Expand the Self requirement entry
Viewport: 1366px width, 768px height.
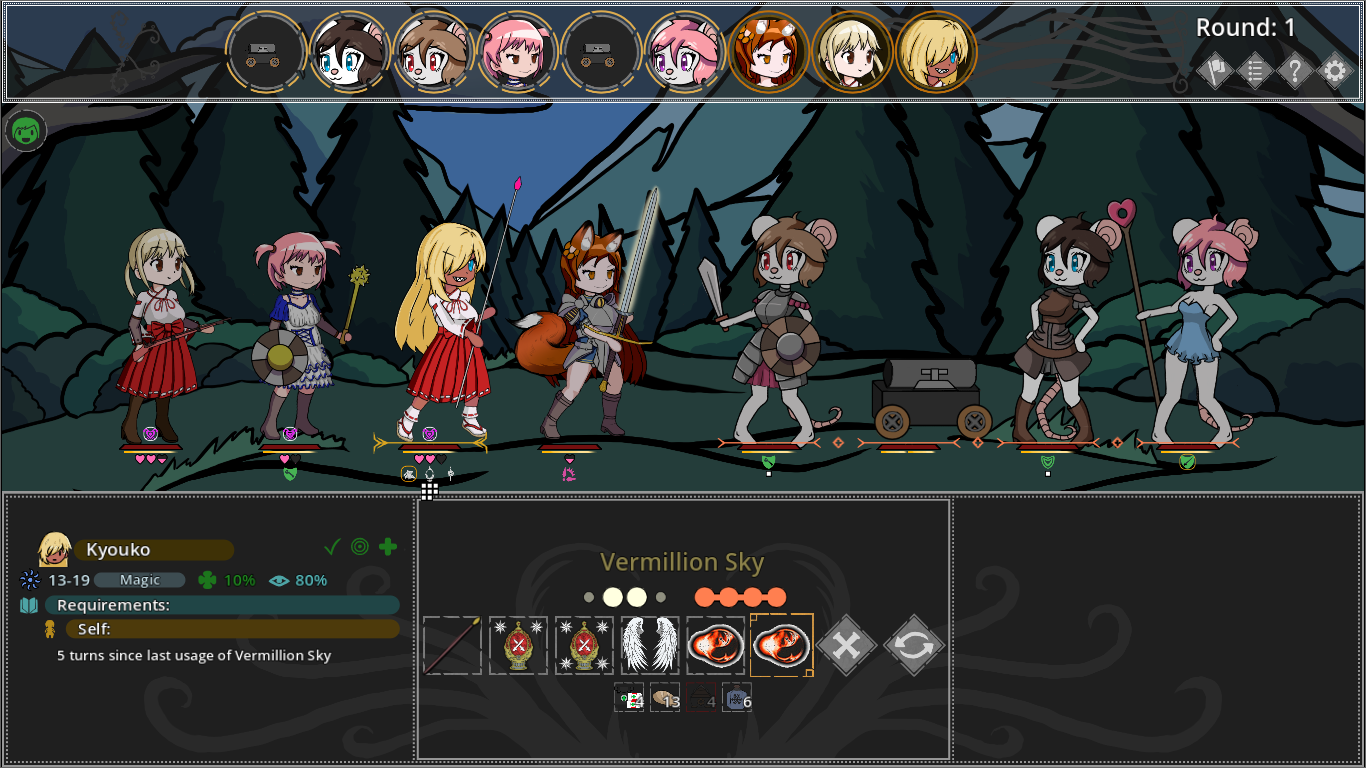click(x=232, y=628)
